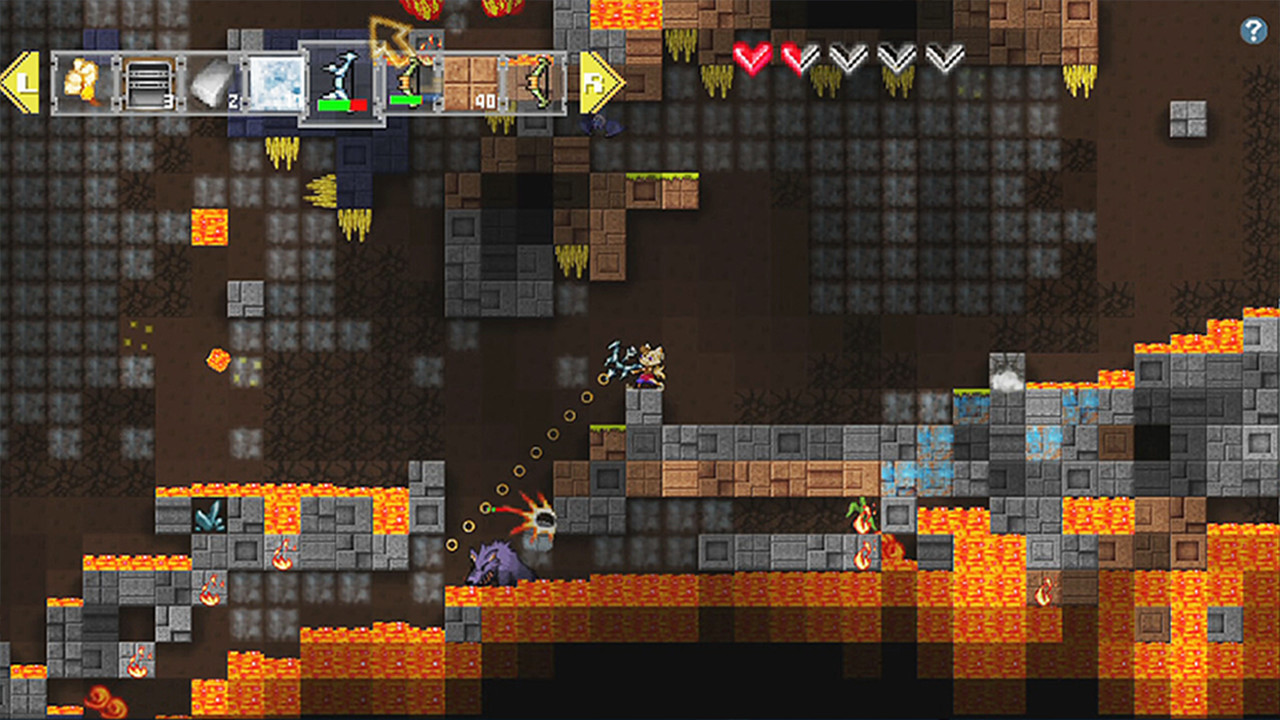Viewport: 1280px width, 720px height.
Task: Select the highlighted pickaxe slot
Action: click(x=342, y=83)
